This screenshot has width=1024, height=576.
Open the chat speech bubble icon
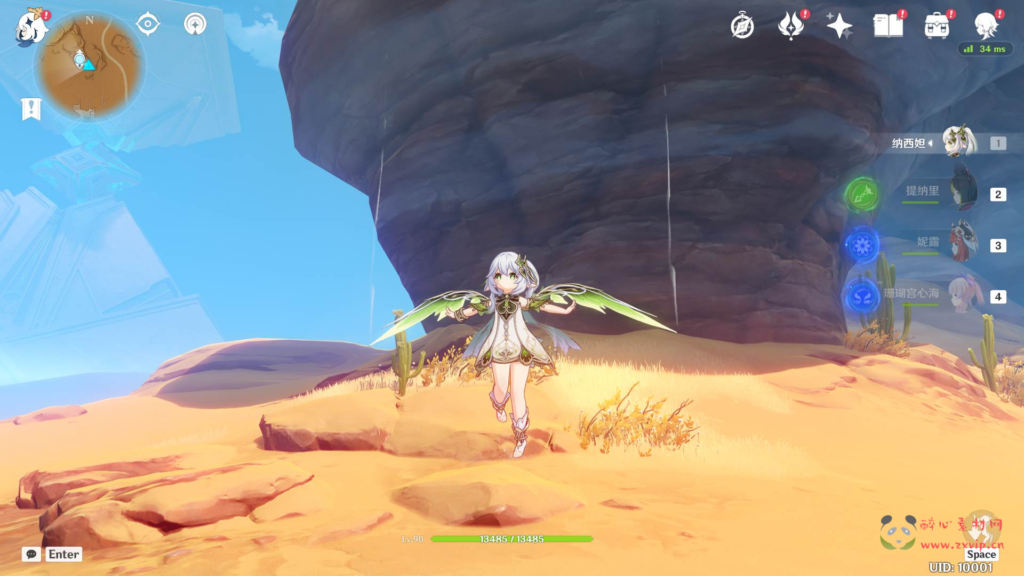click(31, 554)
